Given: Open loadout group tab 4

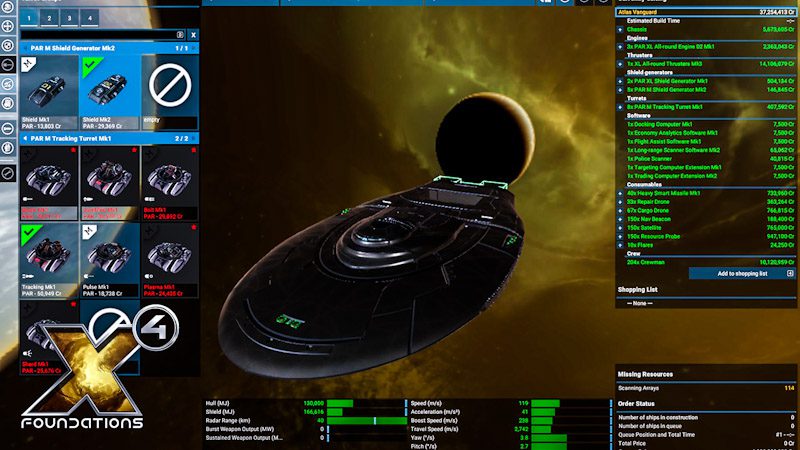Looking at the screenshot, I should coord(92,19).
